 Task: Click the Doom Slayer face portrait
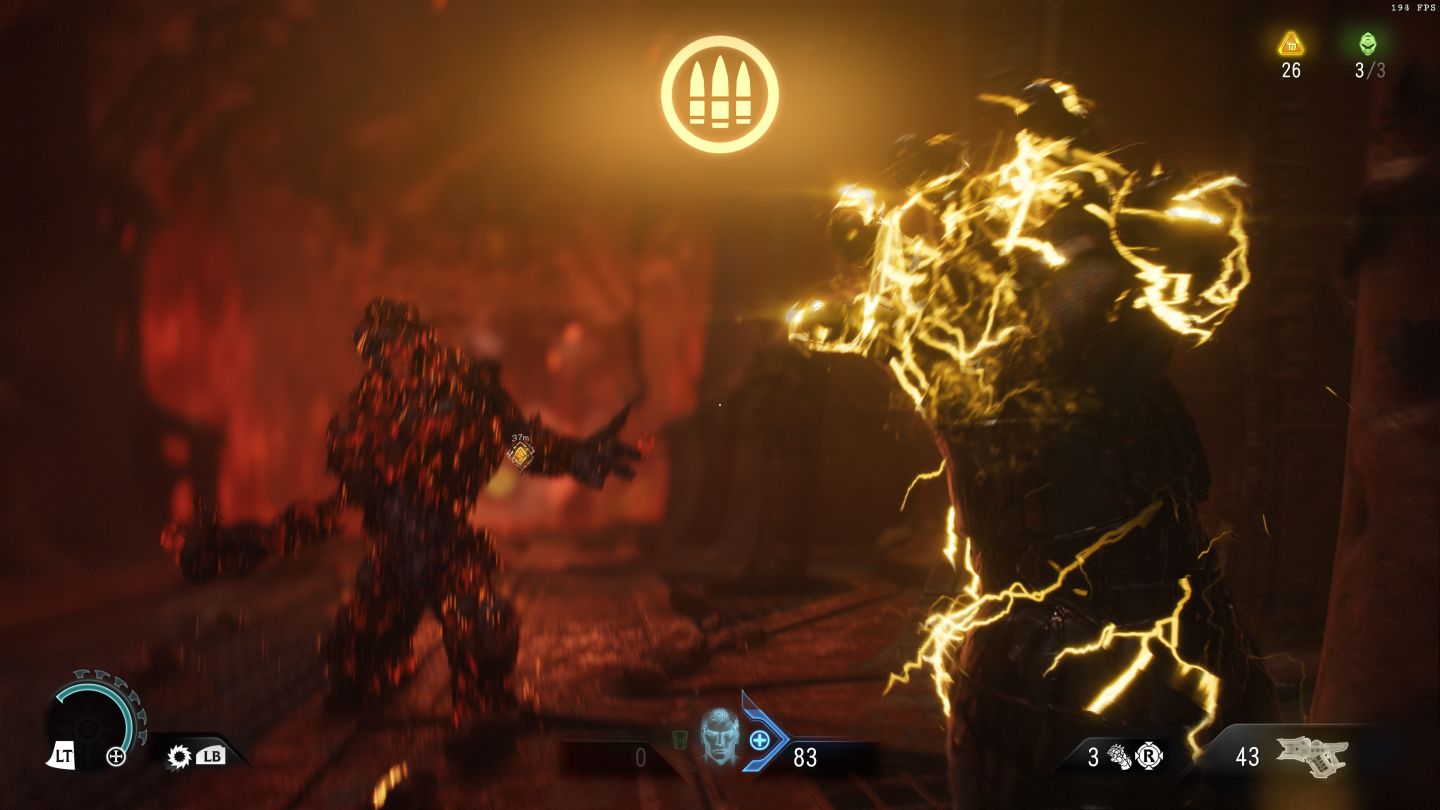pyautogui.click(x=717, y=737)
